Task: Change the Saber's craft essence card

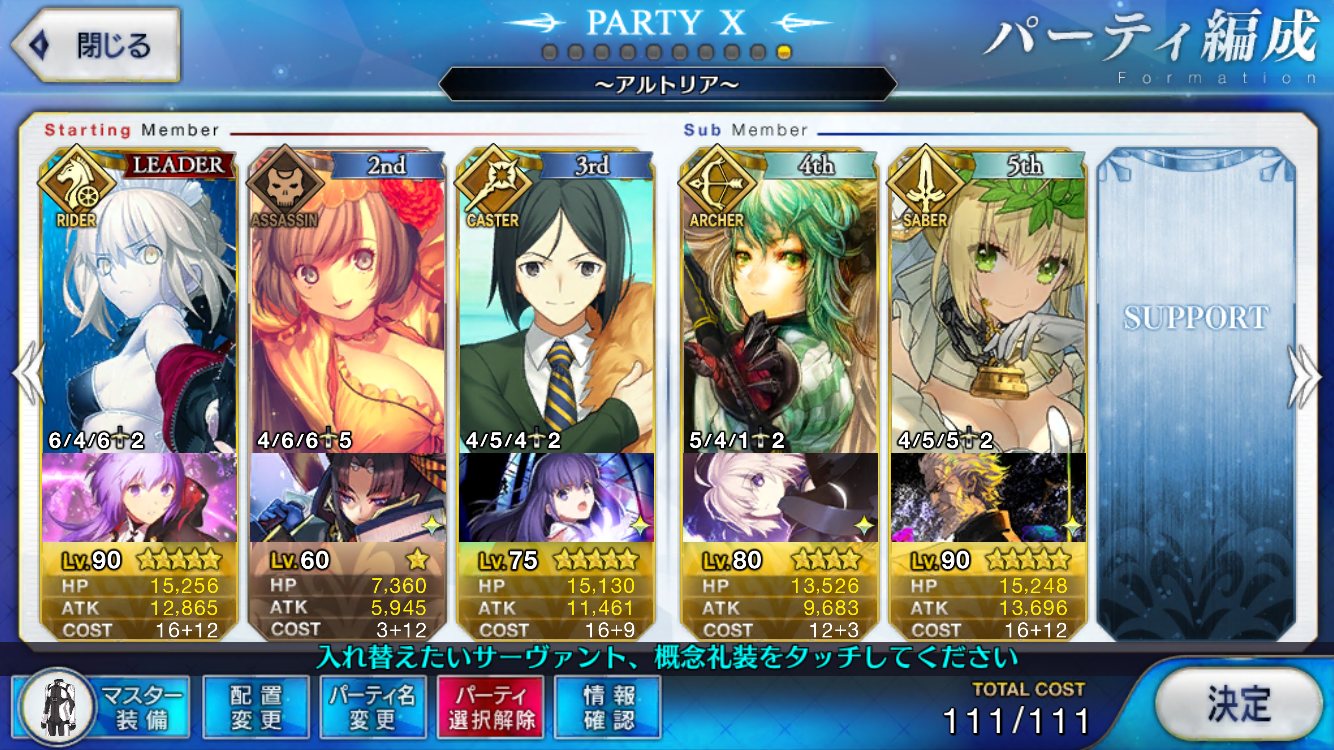Action: [987, 497]
